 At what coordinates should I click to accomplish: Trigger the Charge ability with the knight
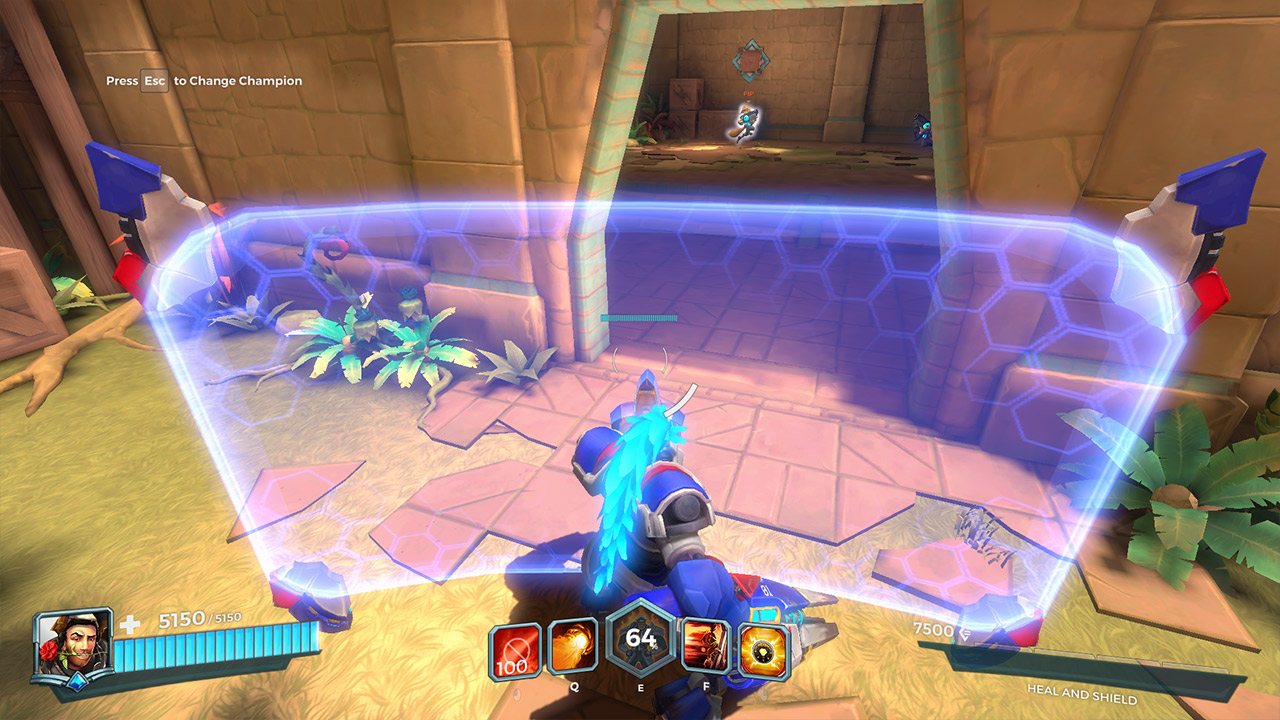706,646
